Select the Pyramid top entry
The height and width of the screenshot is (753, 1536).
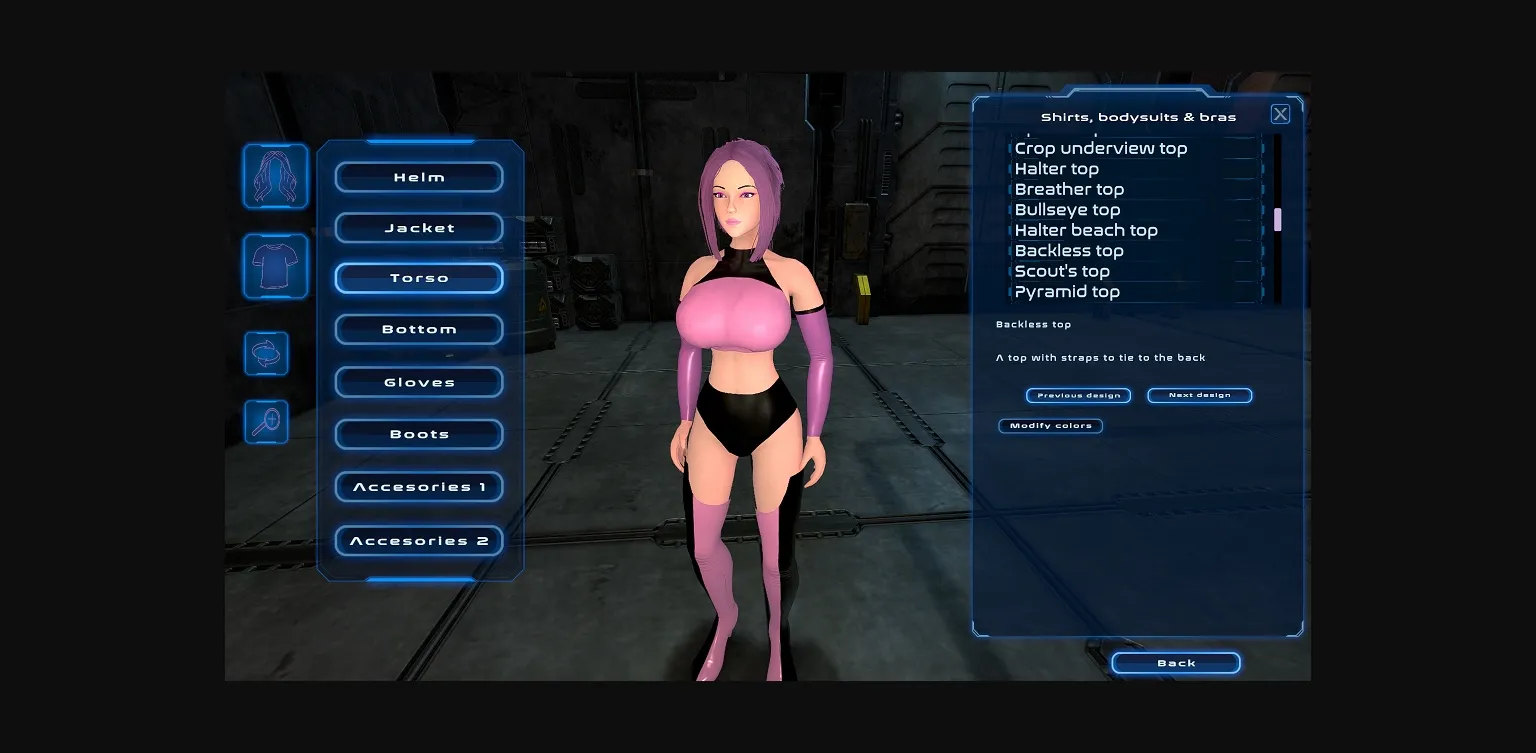pyautogui.click(x=1067, y=292)
